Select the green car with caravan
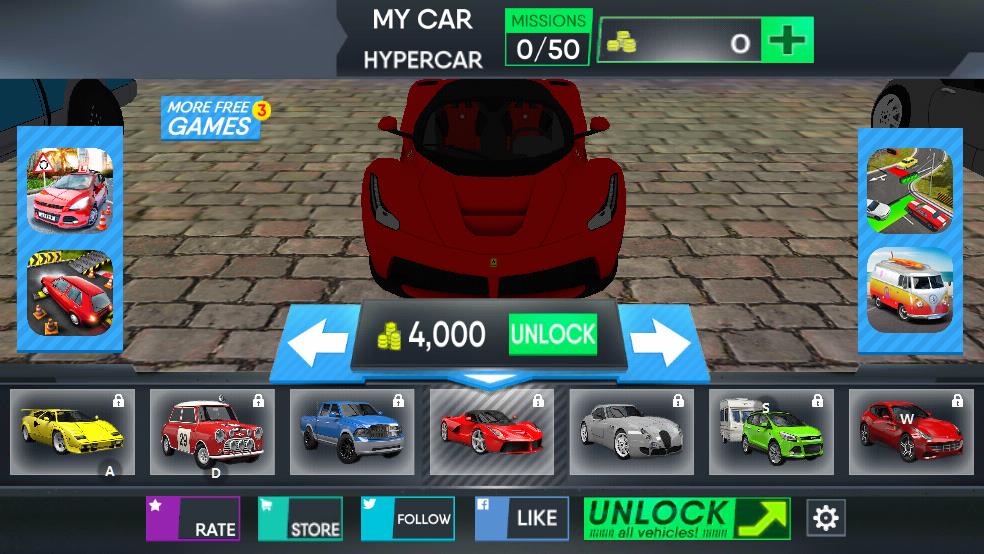 (x=771, y=432)
